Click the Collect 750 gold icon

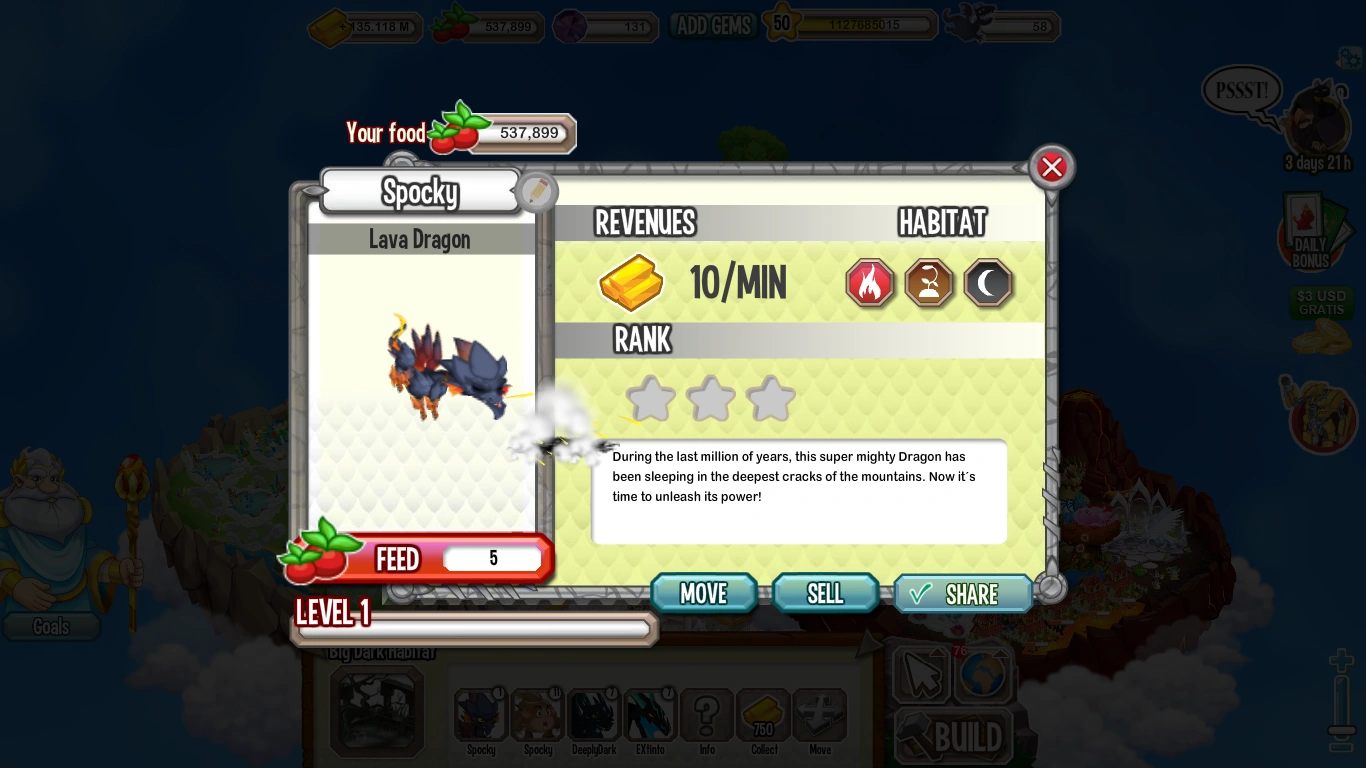(764, 715)
